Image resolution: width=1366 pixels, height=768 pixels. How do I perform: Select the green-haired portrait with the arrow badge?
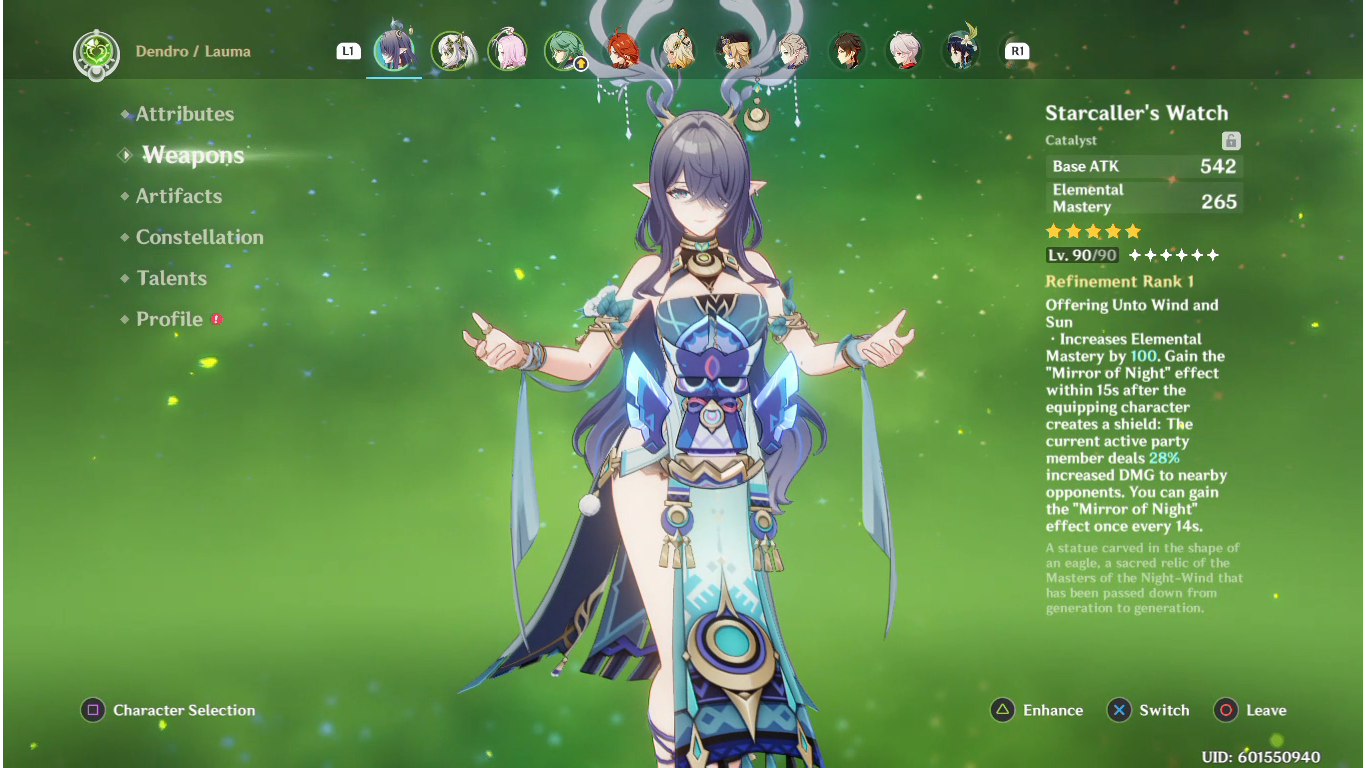565,50
